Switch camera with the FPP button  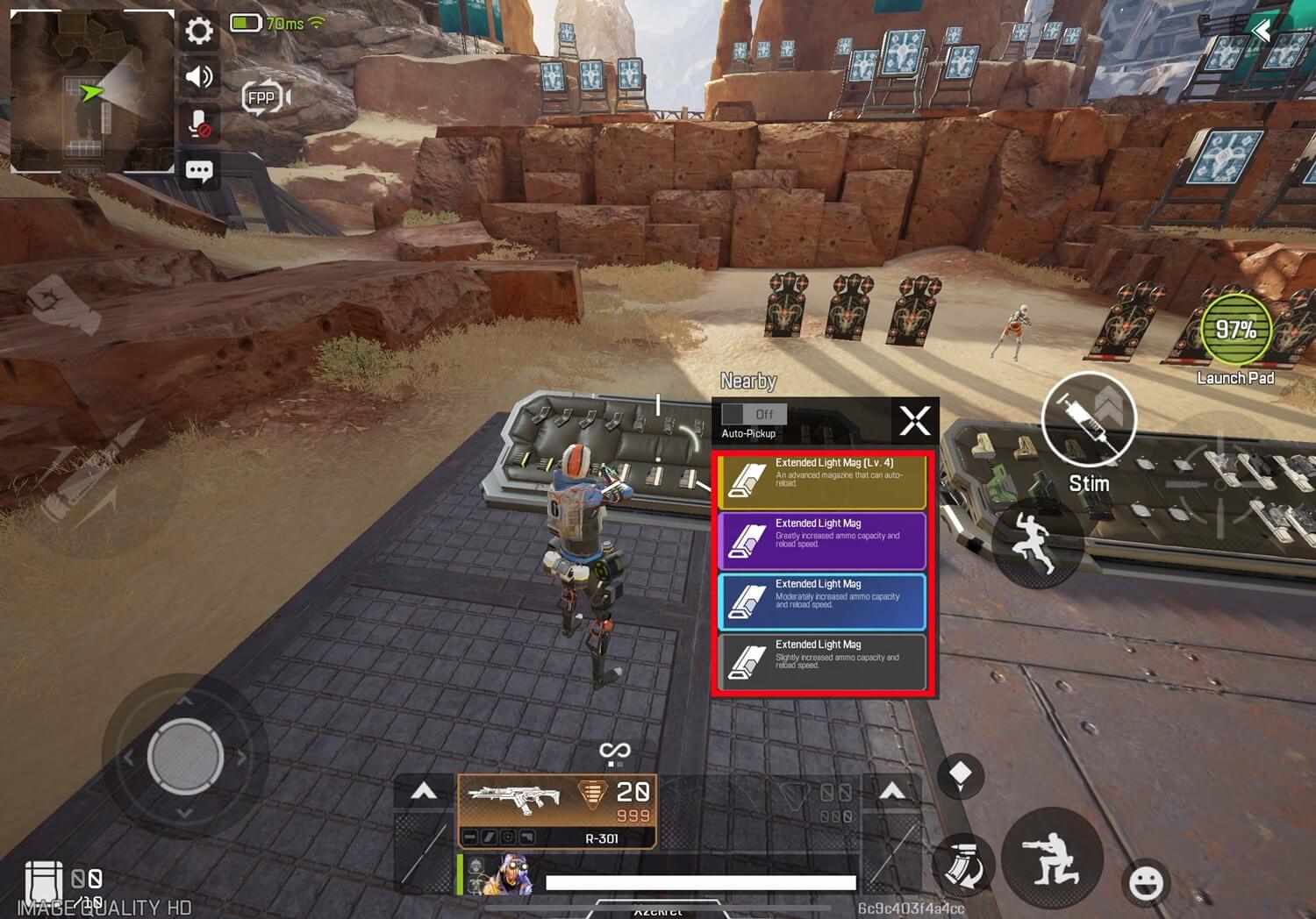click(265, 97)
